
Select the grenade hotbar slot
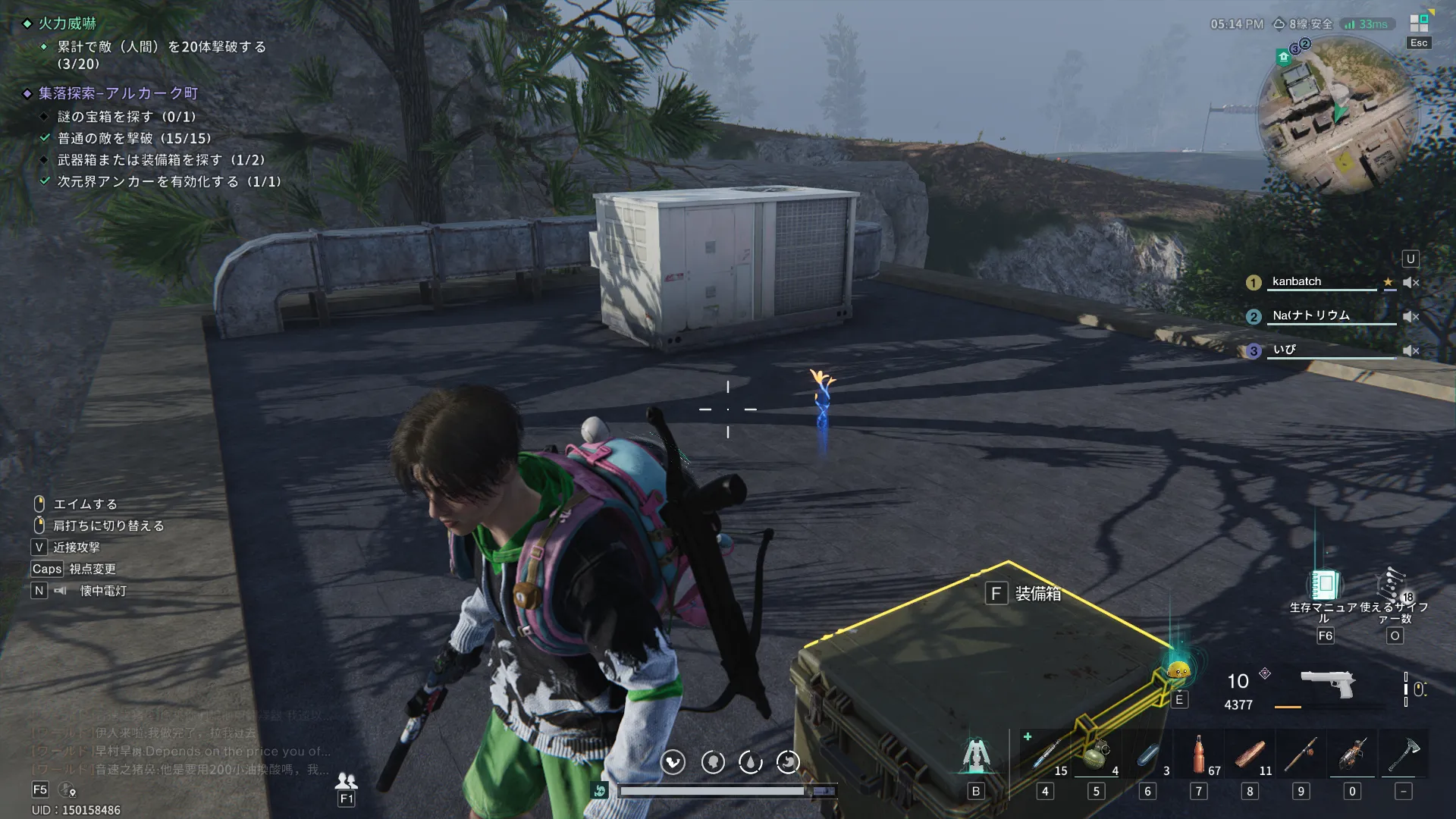(1095, 755)
